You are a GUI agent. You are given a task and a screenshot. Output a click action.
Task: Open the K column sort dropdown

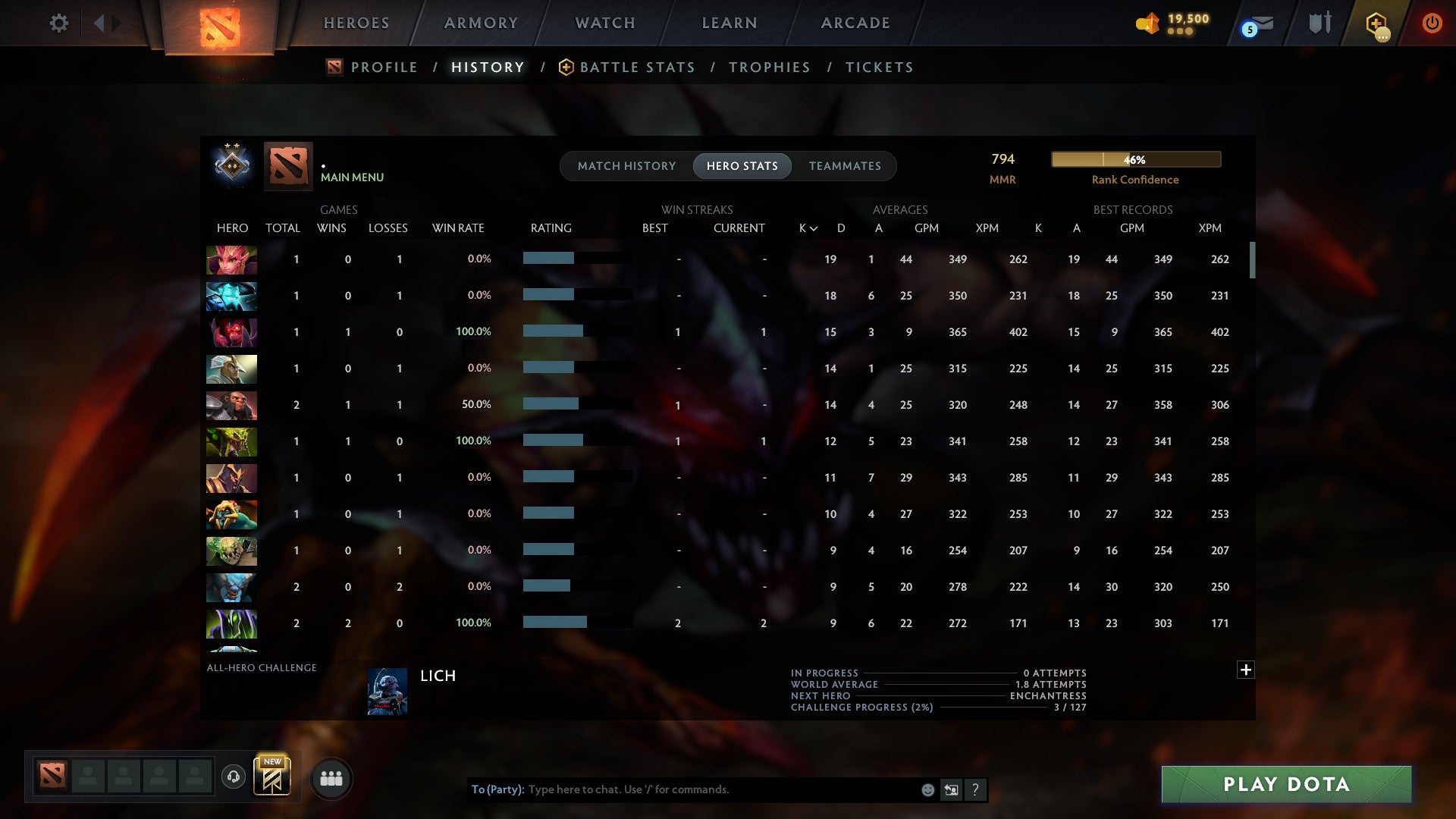(x=807, y=227)
